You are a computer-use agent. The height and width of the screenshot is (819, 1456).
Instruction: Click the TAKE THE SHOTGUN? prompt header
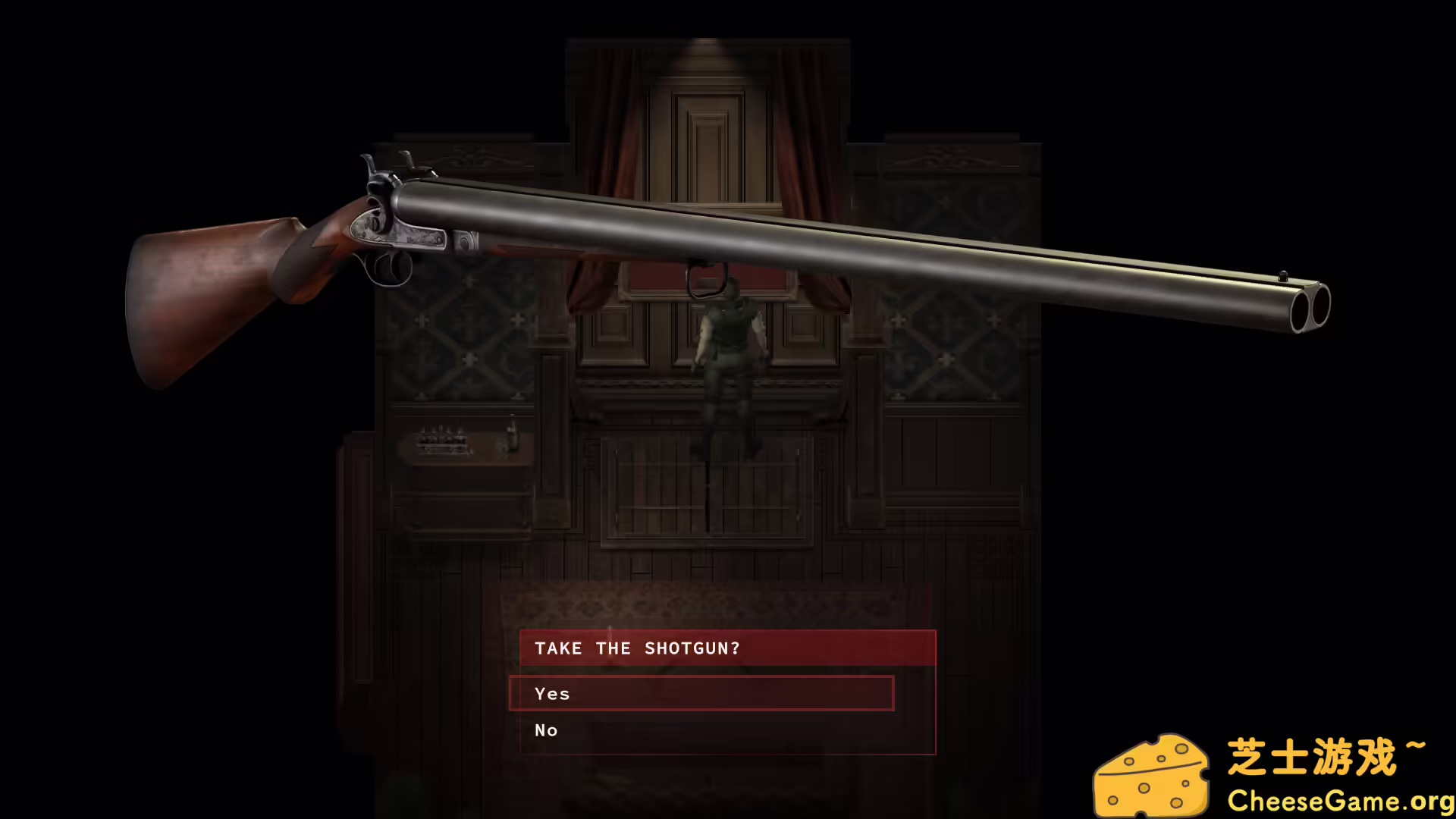[x=637, y=648]
